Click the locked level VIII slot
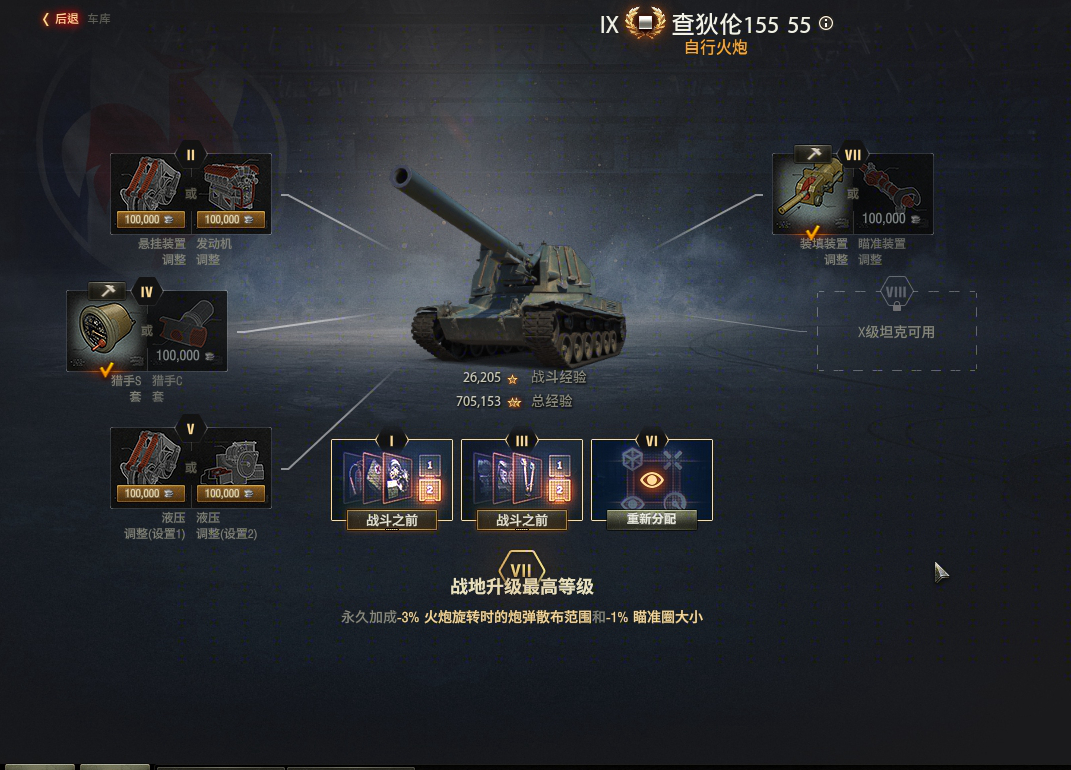The width and height of the screenshot is (1071, 770). 896,331
